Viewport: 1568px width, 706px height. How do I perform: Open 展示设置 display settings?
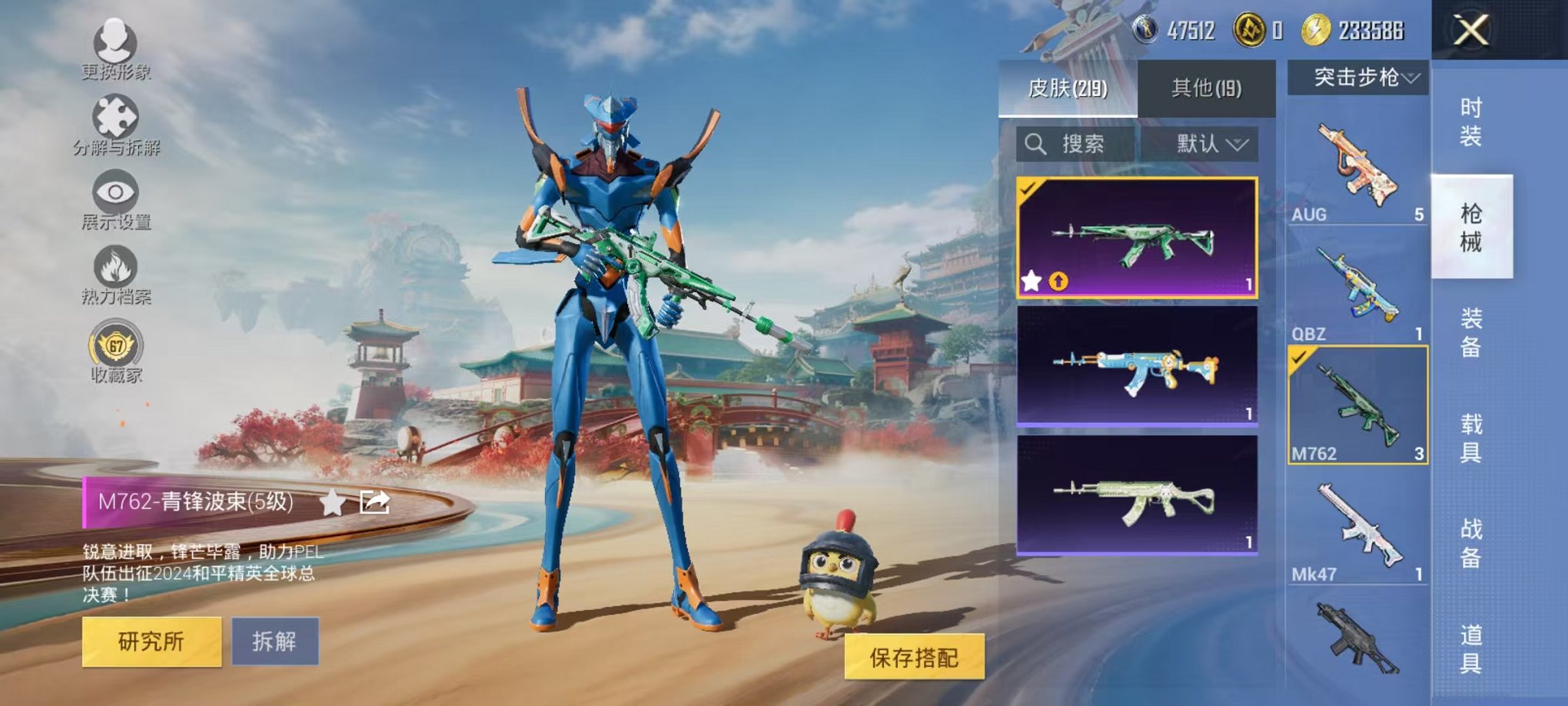(x=114, y=191)
